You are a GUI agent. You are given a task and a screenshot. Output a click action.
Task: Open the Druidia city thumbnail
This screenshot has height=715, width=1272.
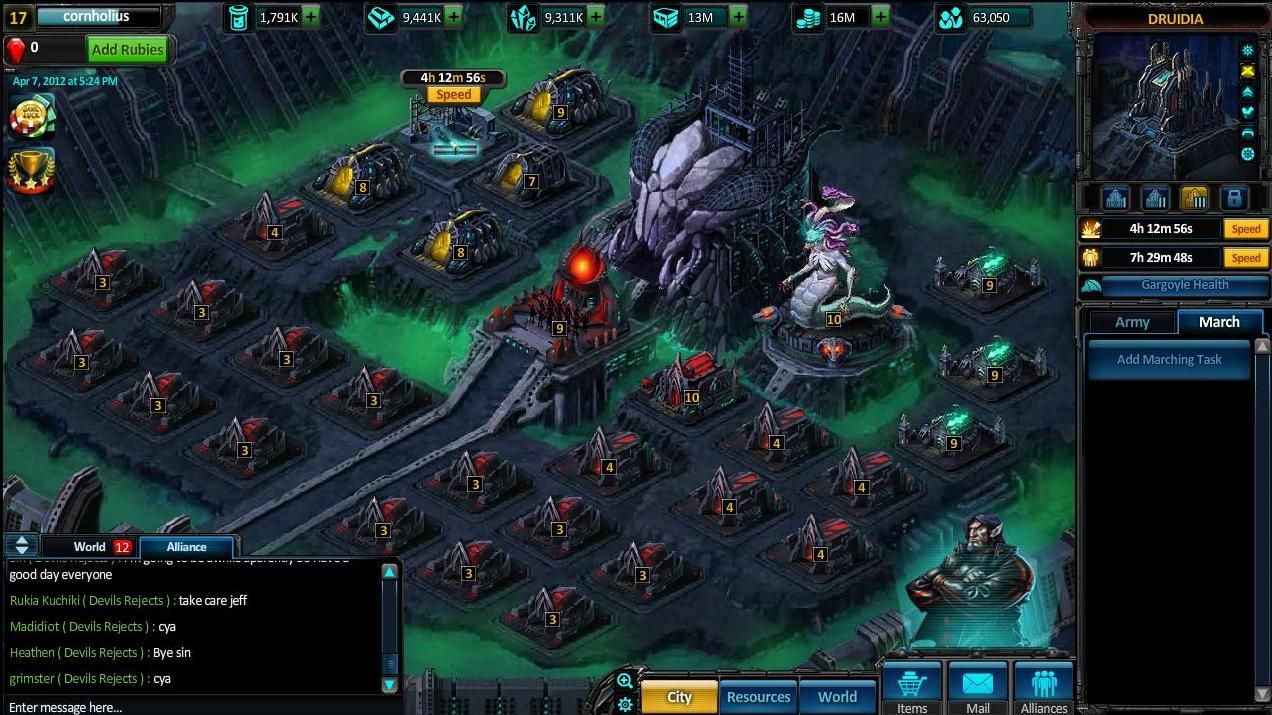pos(1165,108)
